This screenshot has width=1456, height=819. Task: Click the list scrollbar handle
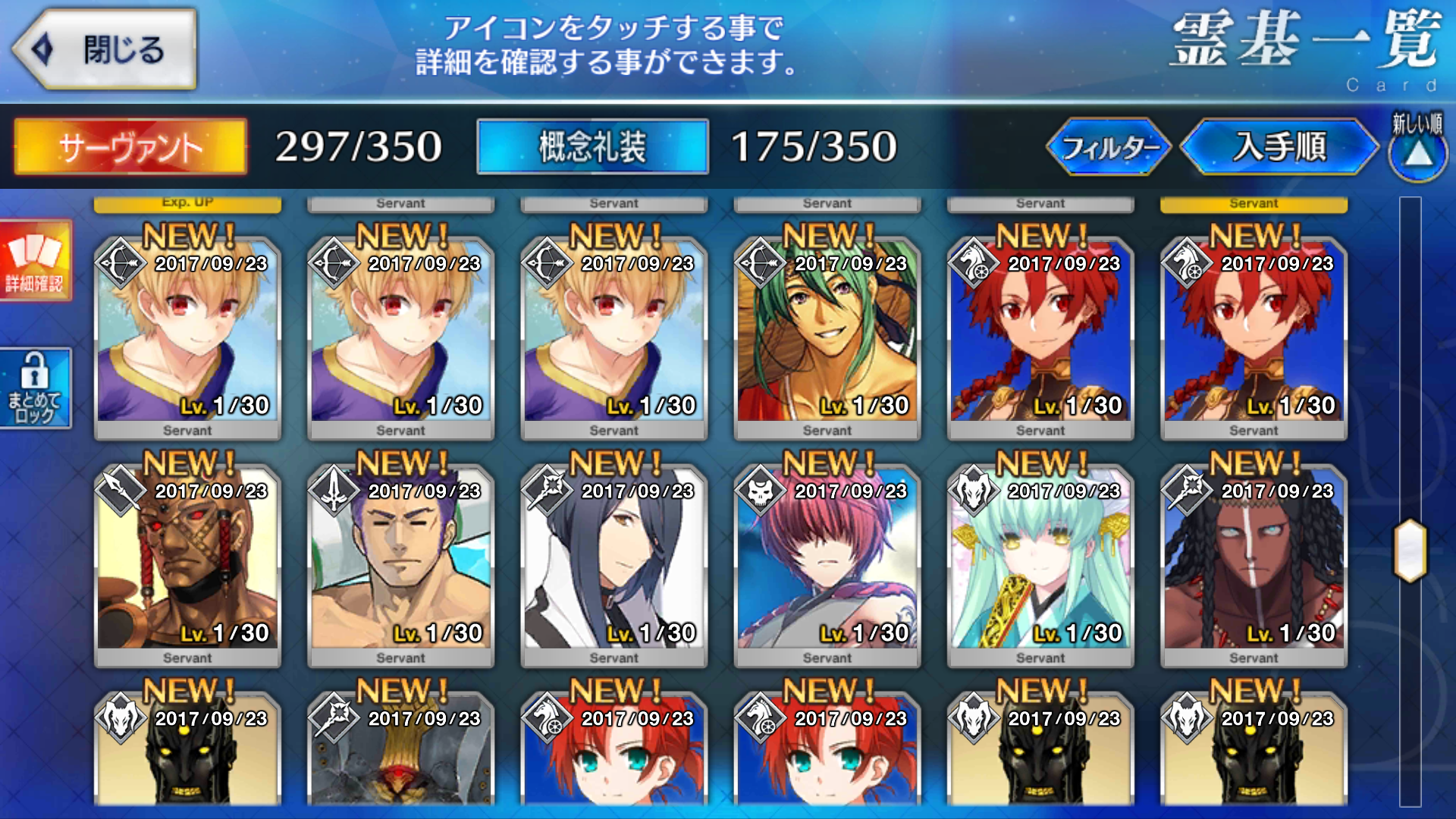1410,551
